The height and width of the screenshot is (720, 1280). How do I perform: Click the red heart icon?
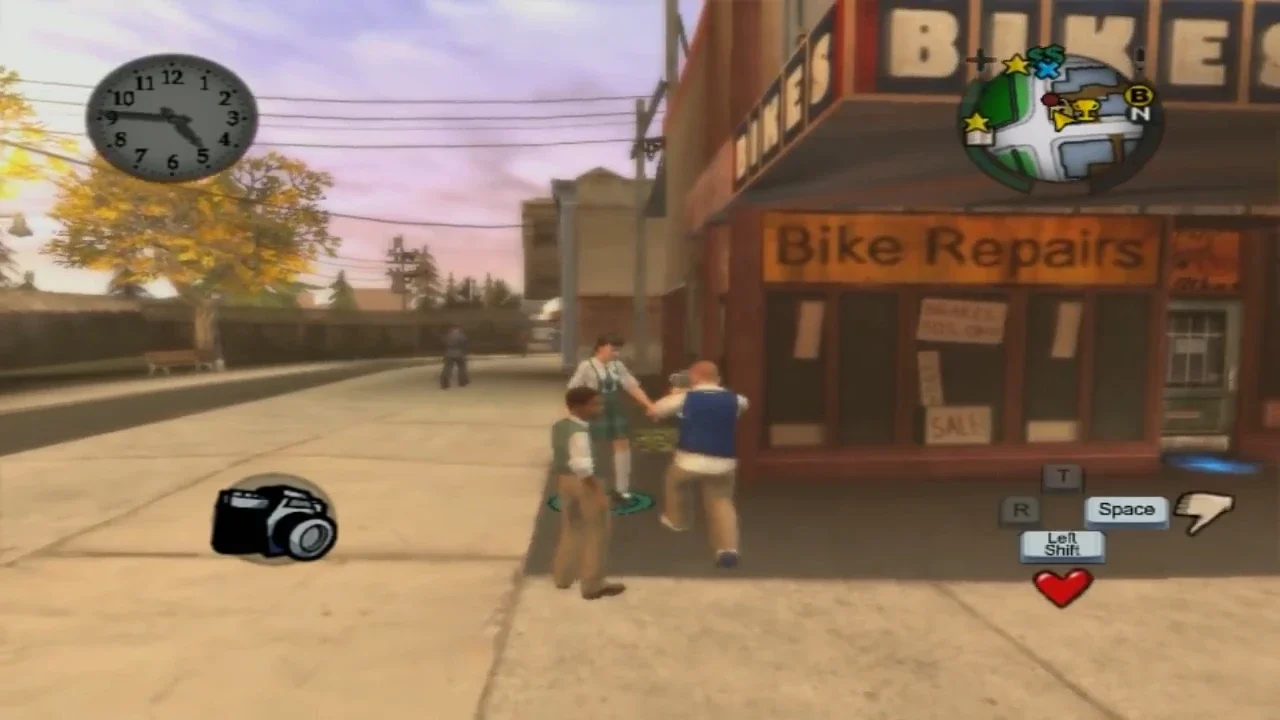[1062, 587]
